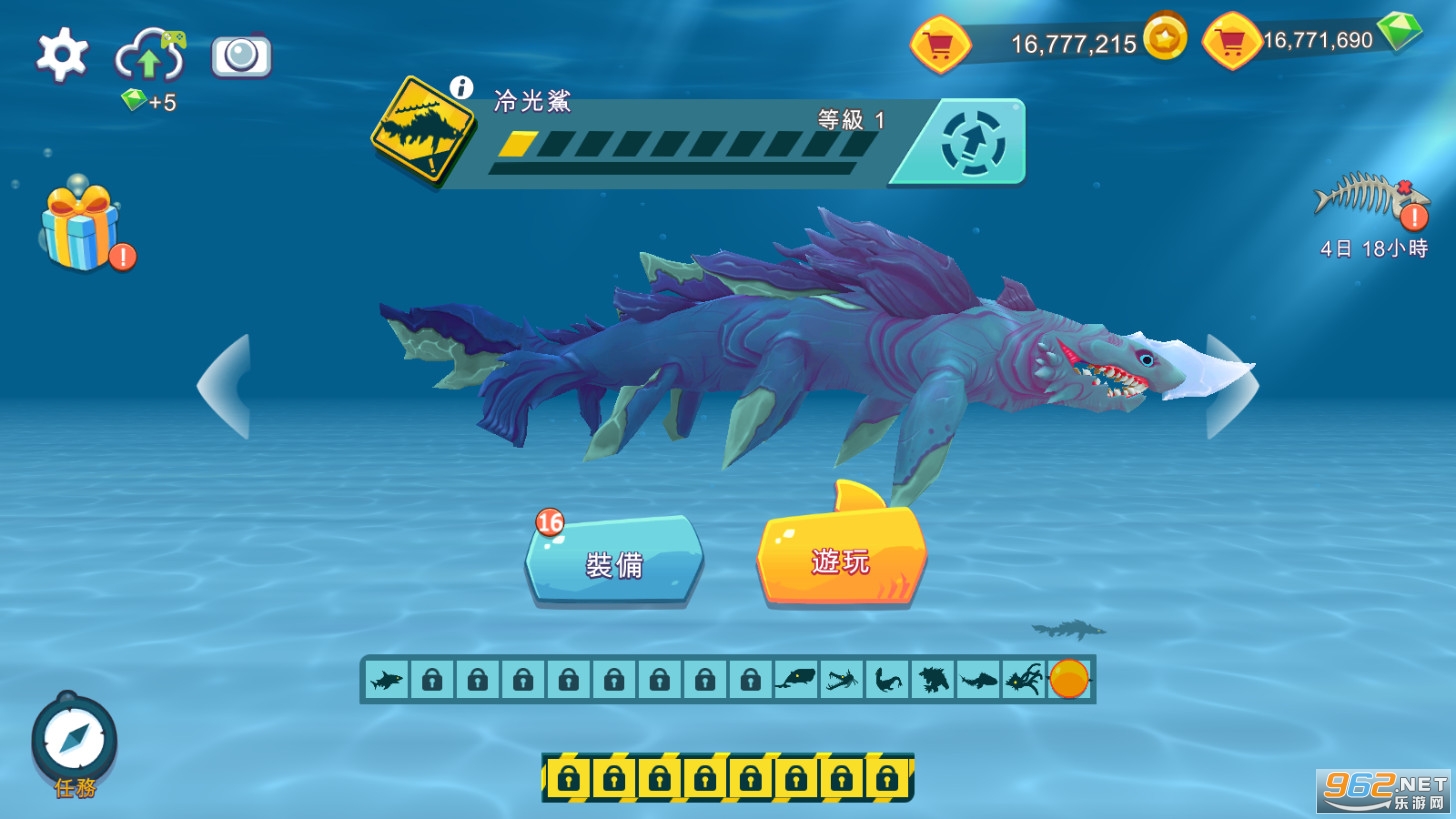Select the first small shark in the selector
Image resolution: width=1456 pixels, height=819 pixels.
tap(386, 680)
